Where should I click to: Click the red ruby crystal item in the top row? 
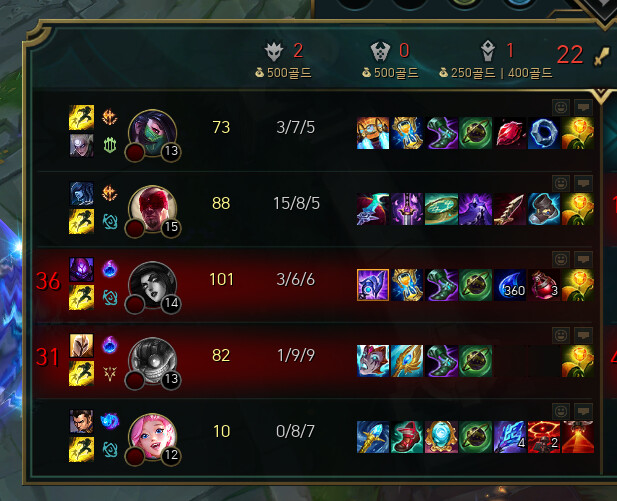coord(508,133)
